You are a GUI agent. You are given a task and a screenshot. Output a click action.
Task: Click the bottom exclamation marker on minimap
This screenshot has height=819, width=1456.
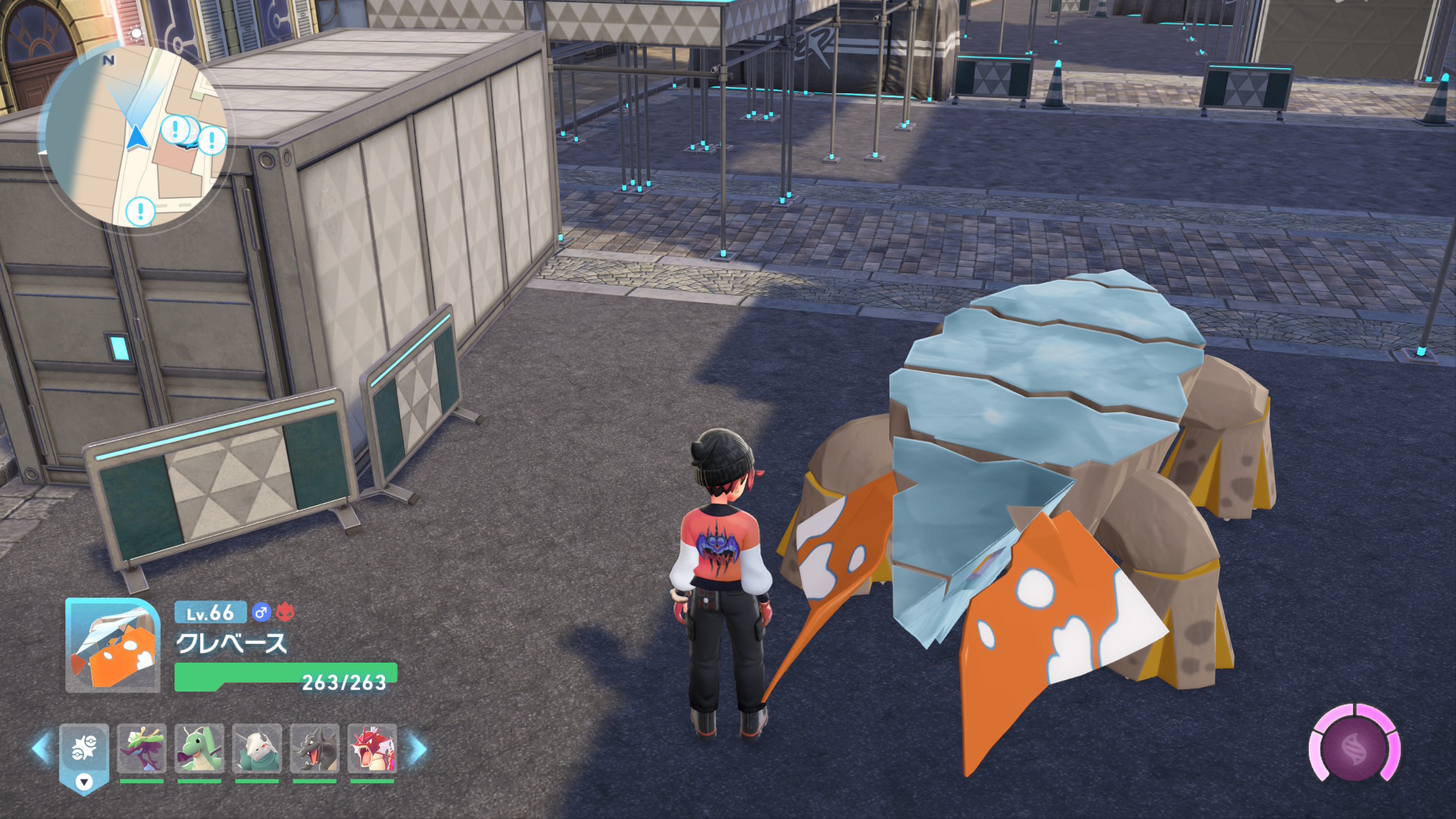point(140,211)
